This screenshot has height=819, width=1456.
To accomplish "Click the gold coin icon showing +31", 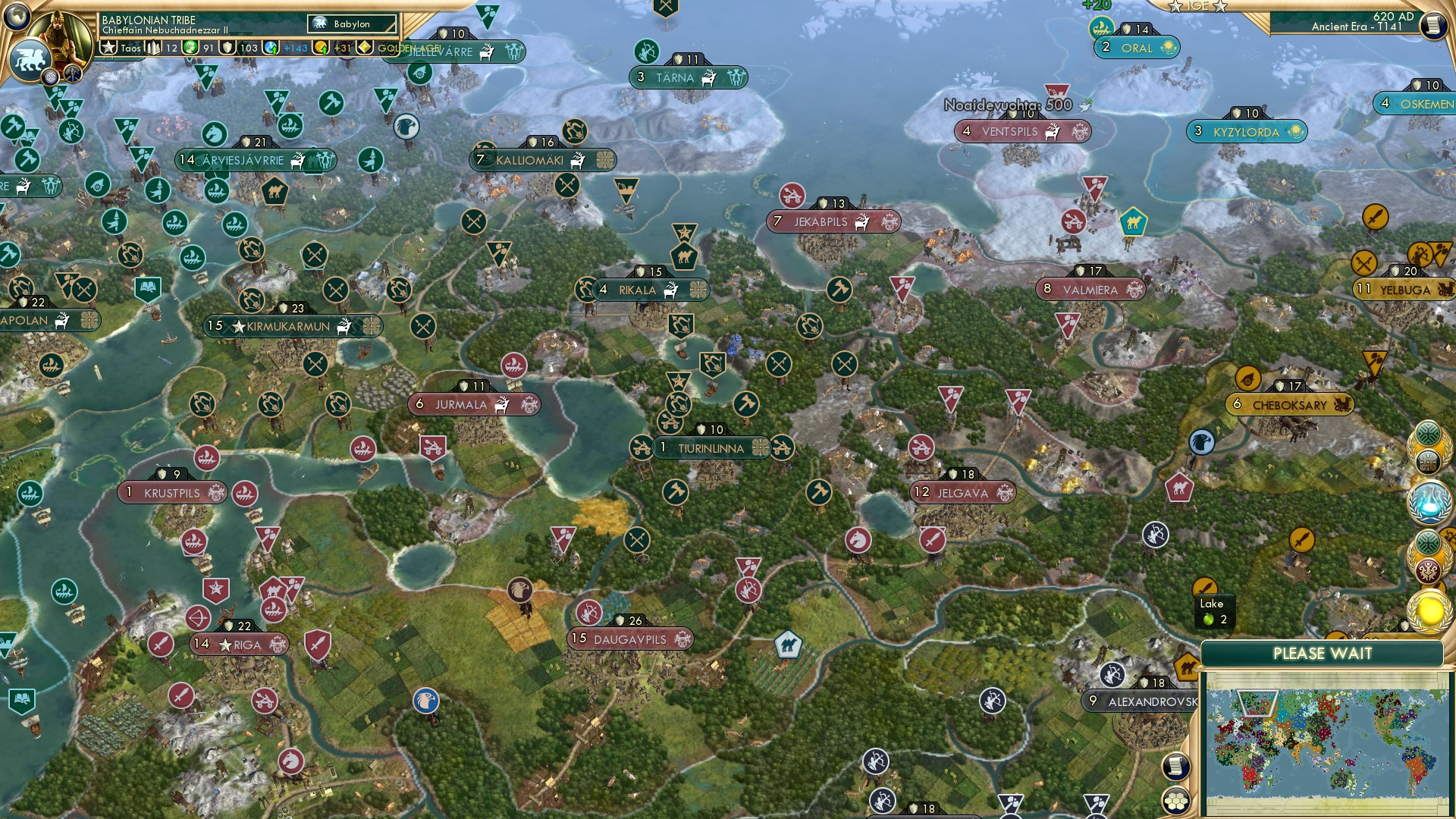I will [x=322, y=47].
